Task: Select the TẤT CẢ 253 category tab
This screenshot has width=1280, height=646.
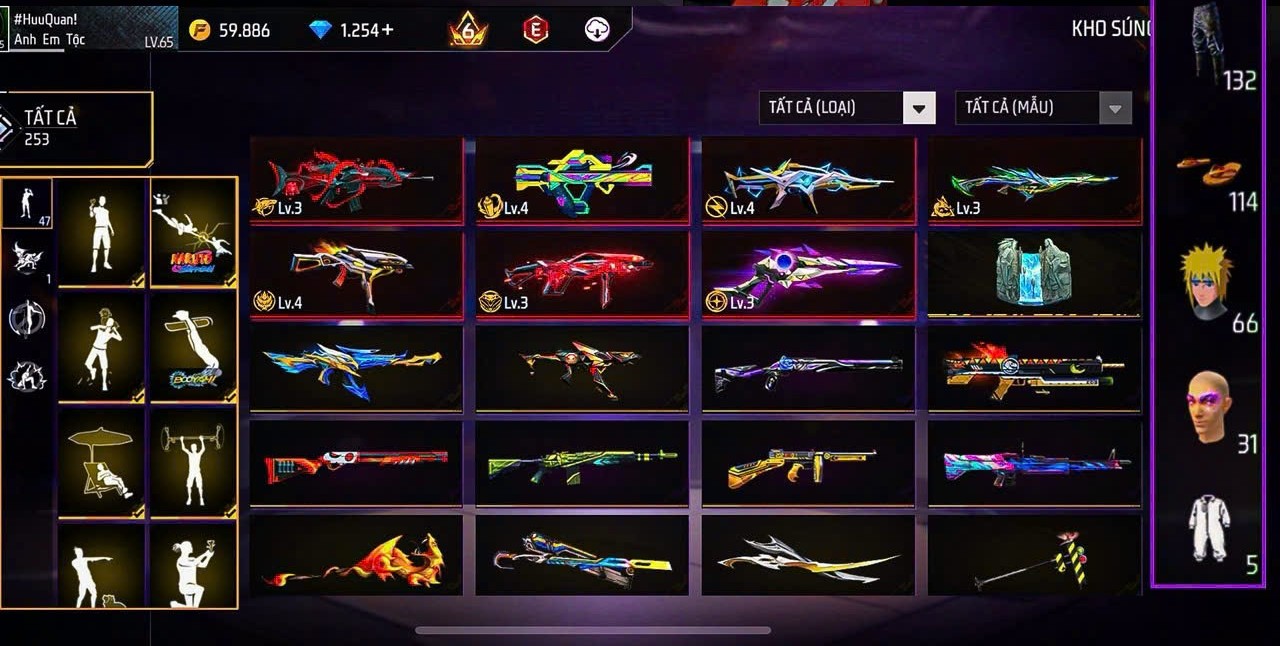Action: coord(76,128)
